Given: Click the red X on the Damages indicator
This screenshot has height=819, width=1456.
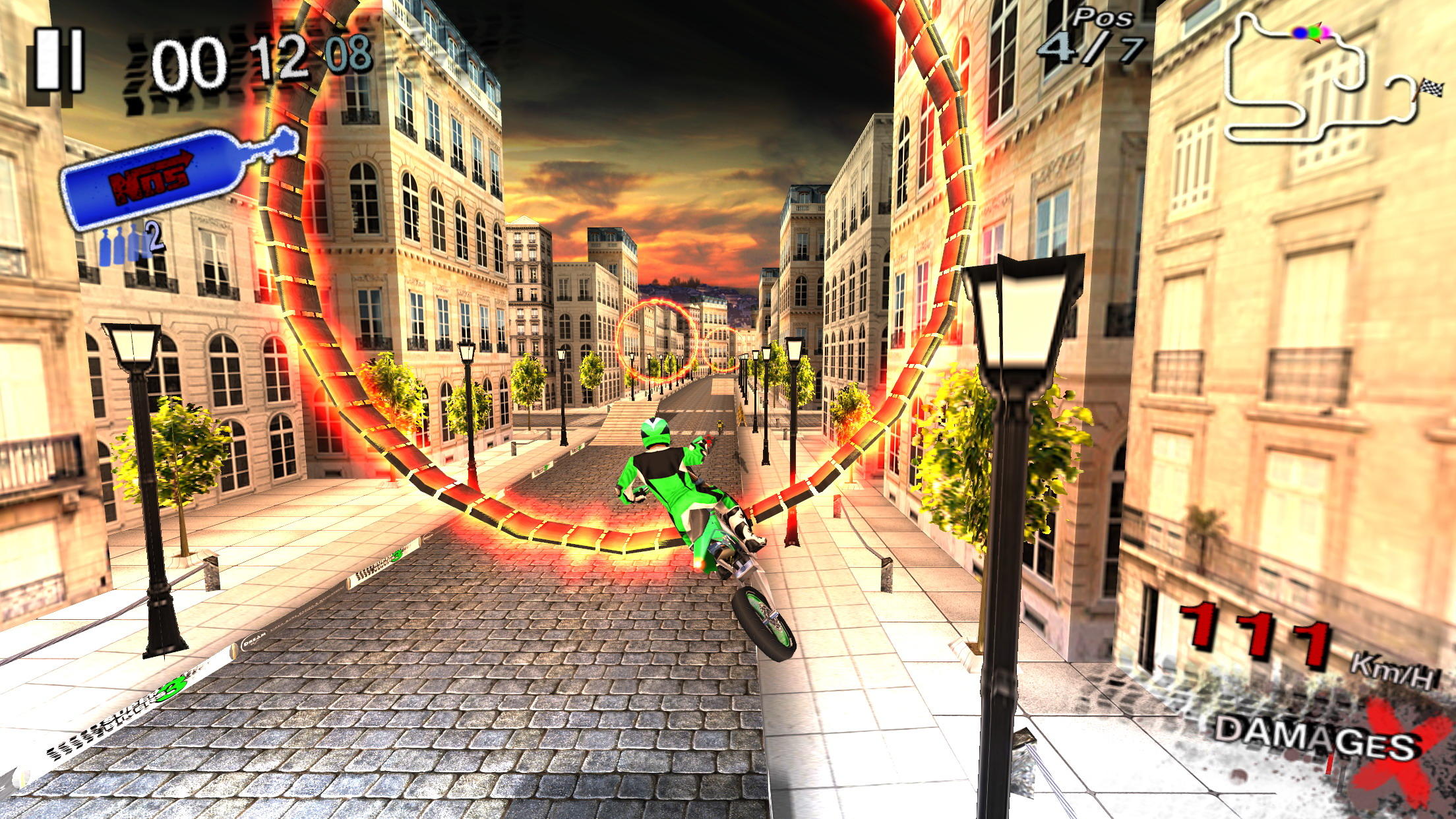Looking at the screenshot, I should [1398, 752].
